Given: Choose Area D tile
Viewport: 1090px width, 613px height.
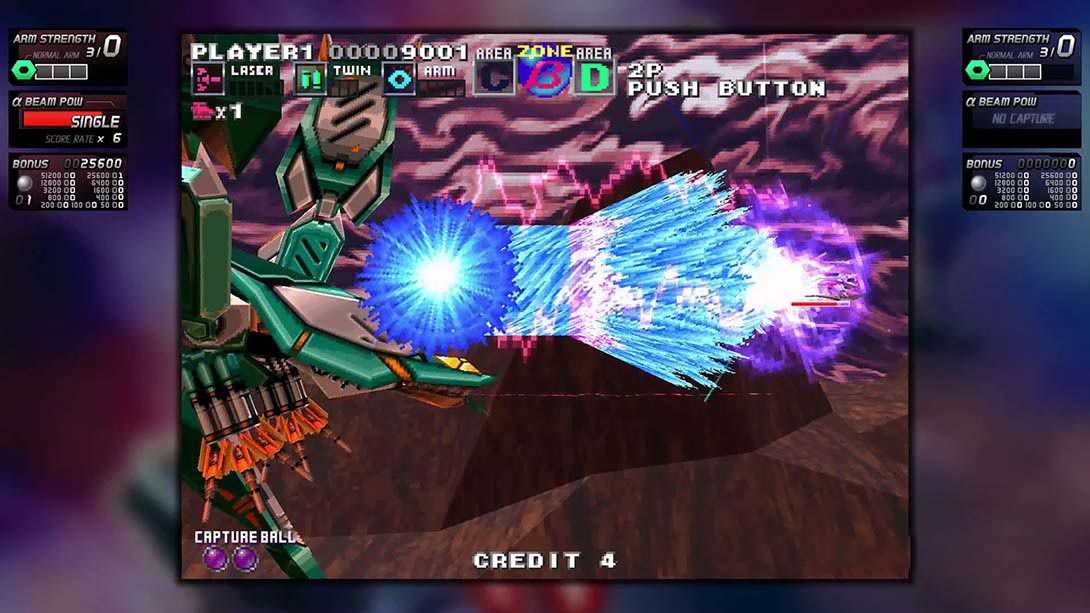Looking at the screenshot, I should (x=594, y=77).
